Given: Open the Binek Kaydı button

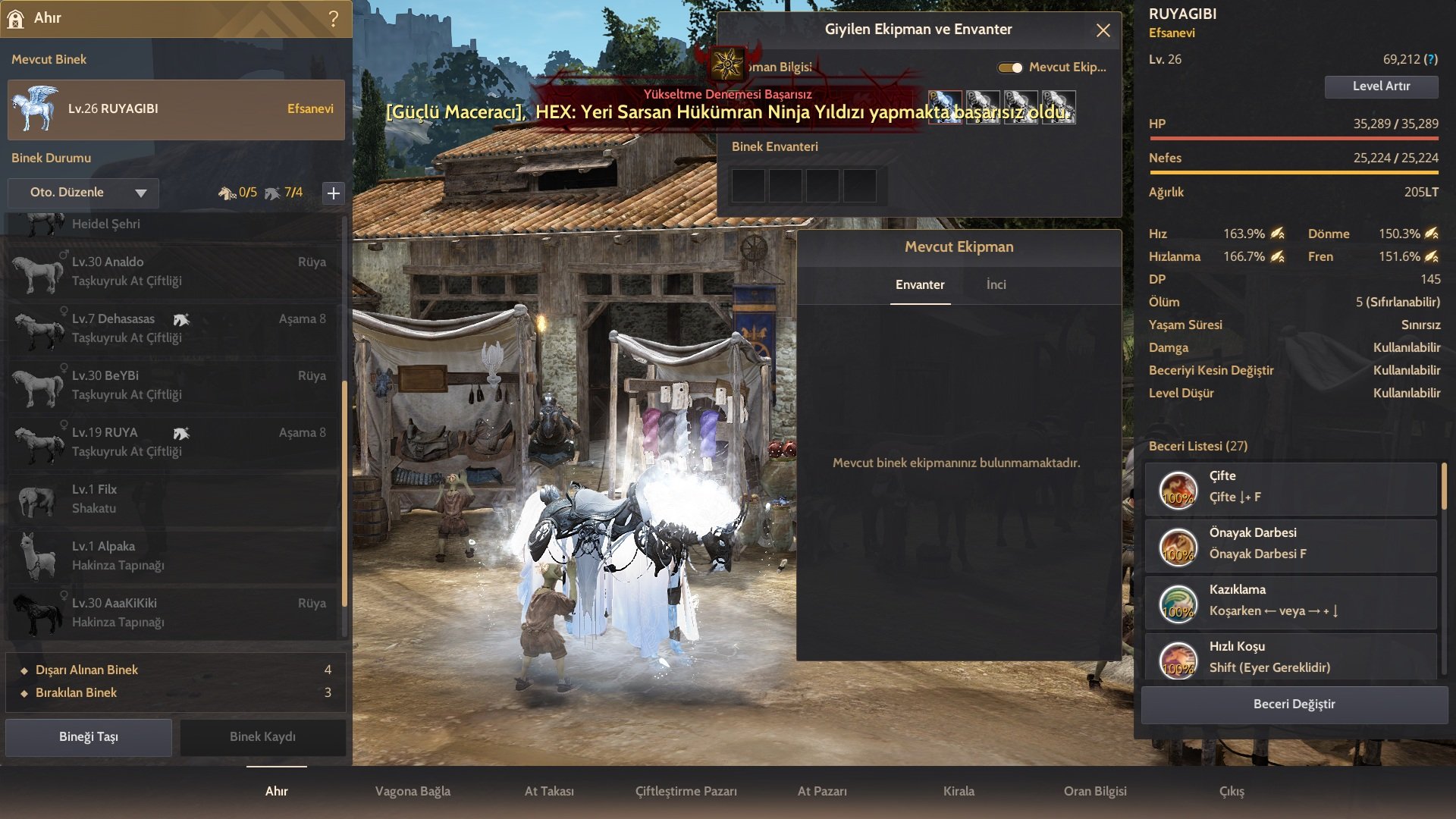Looking at the screenshot, I should pyautogui.click(x=262, y=737).
